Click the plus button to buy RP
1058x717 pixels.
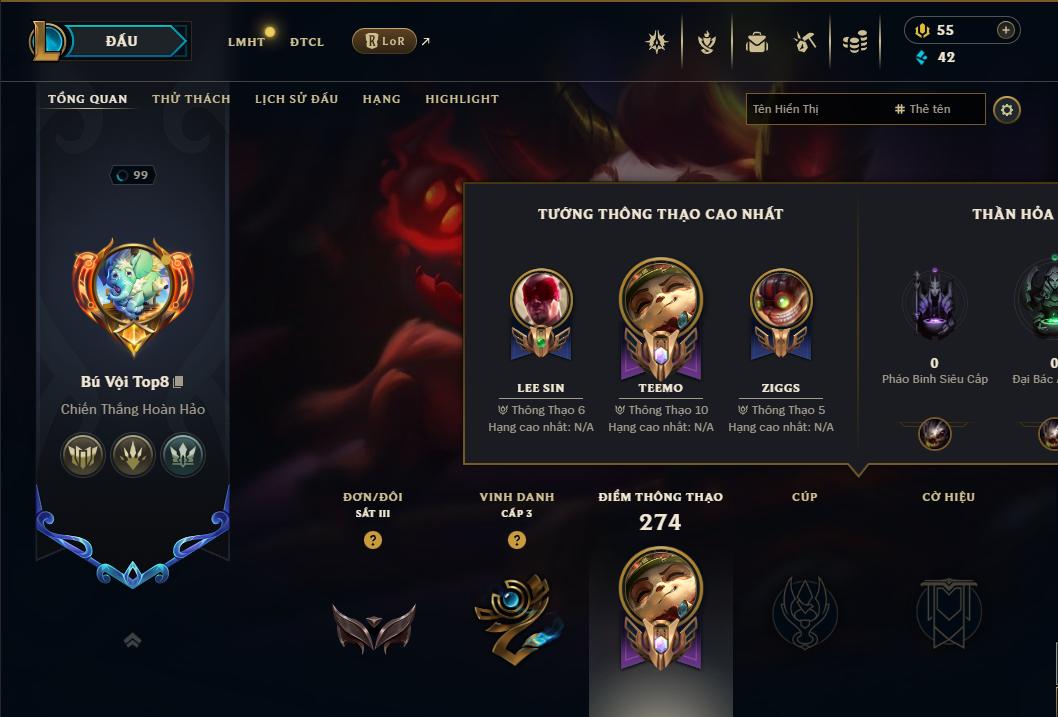(x=1005, y=30)
